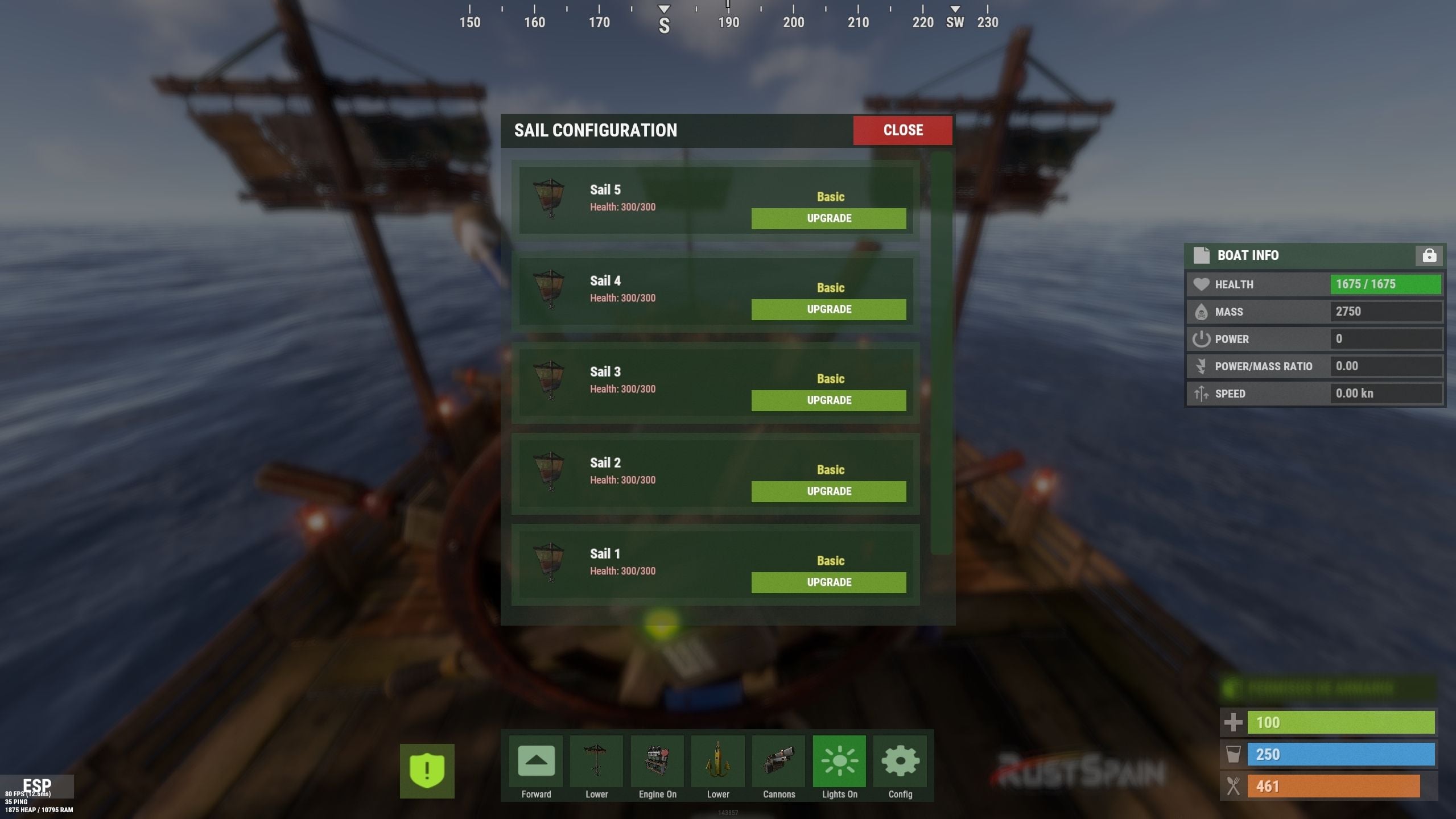This screenshot has width=1456, height=819.
Task: Lower the sails using the sail icon
Action: (596, 762)
